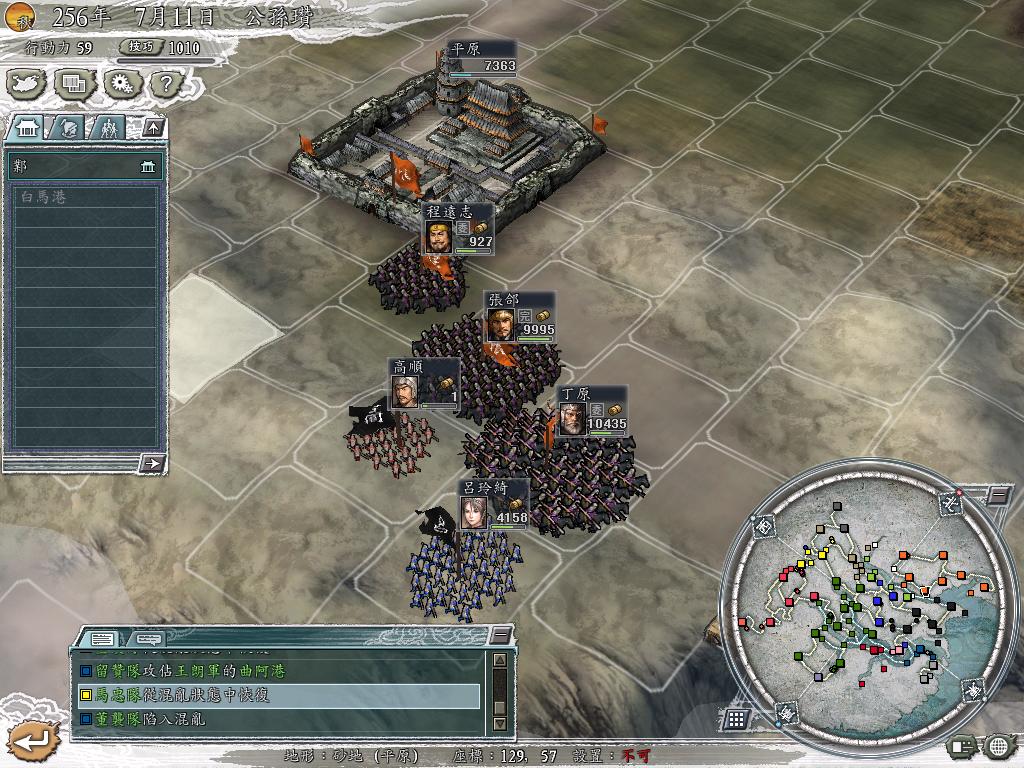Select the 馬忠隊 recovery message line
This screenshot has width=1024, height=768.
point(278,695)
